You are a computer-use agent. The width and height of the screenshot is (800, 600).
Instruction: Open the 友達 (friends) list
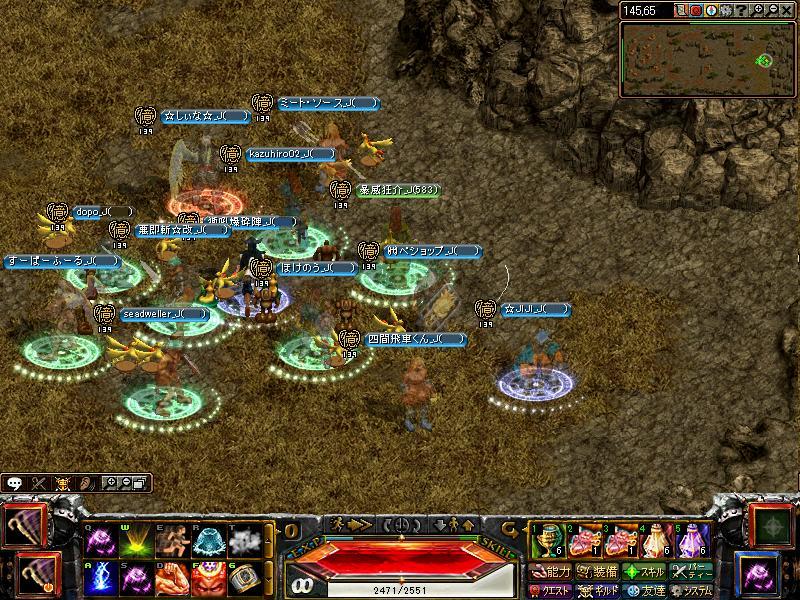click(645, 591)
